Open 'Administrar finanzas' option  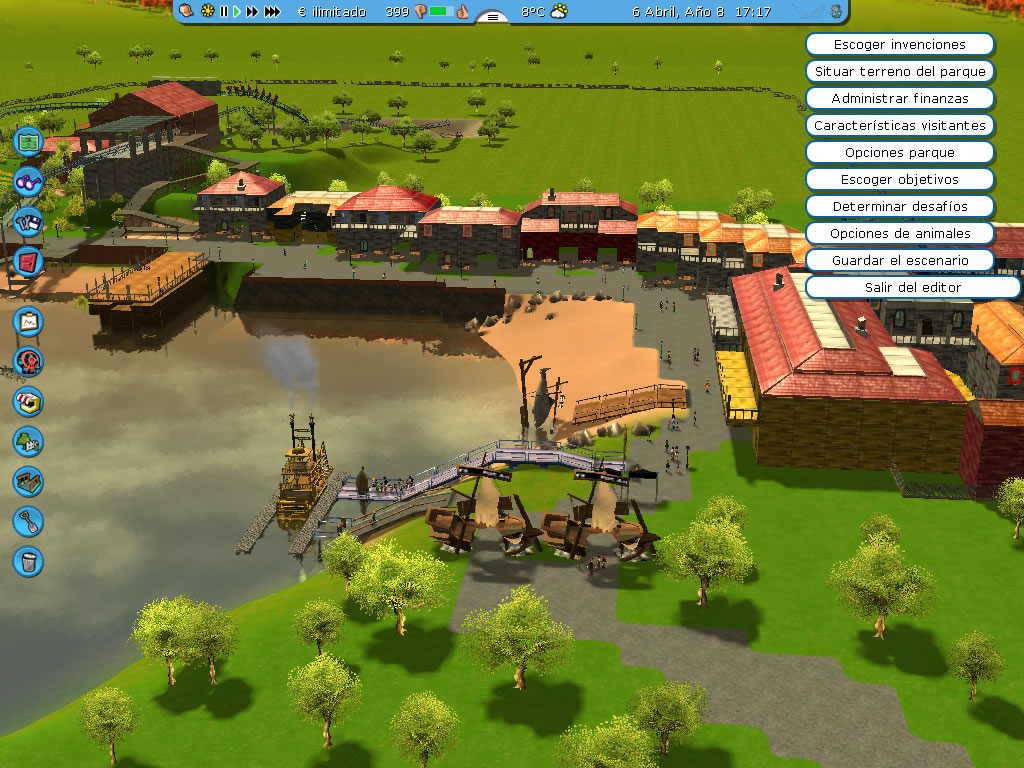(x=899, y=99)
